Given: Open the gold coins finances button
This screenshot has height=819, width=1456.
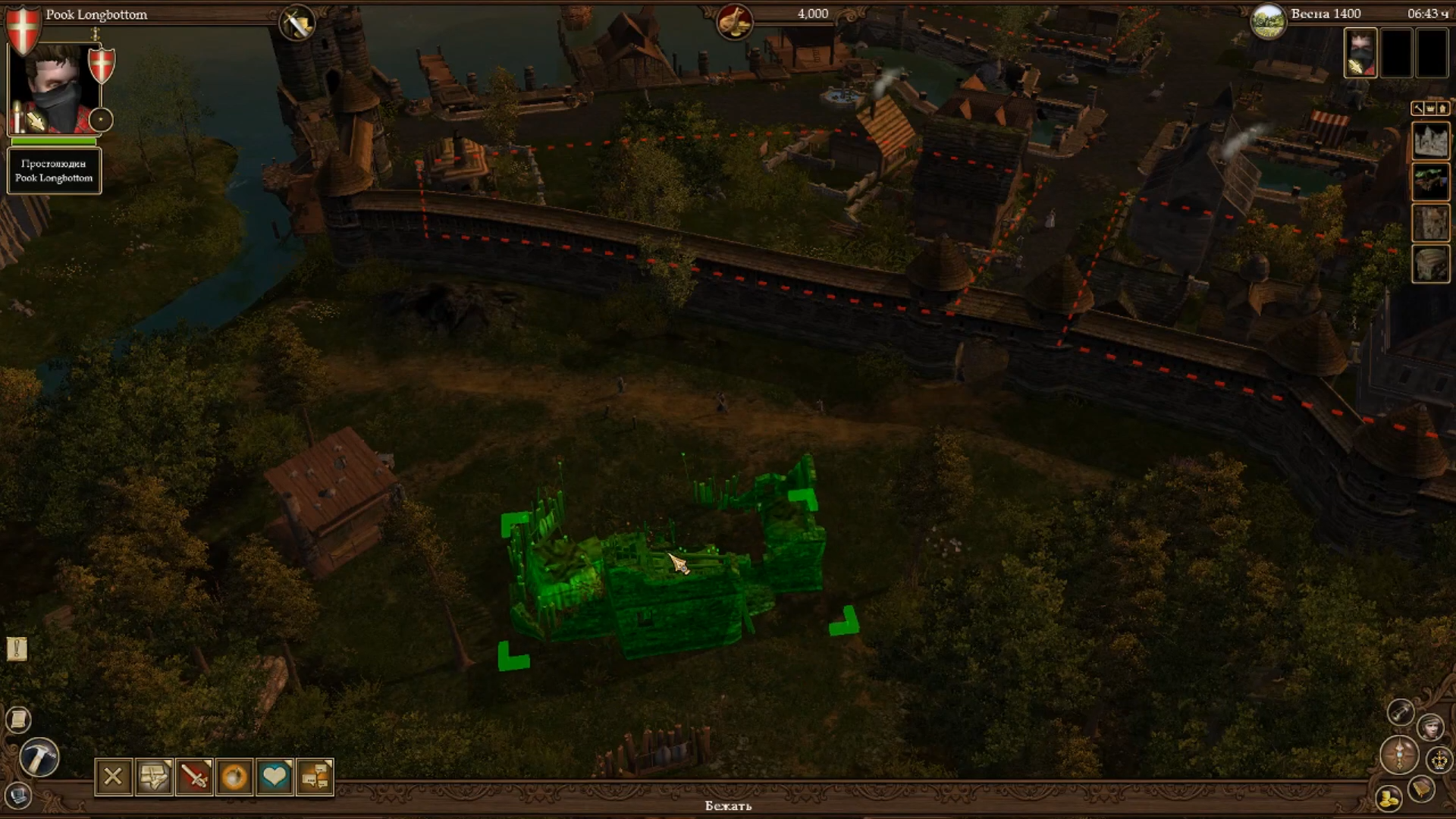Looking at the screenshot, I should 1389,798.
